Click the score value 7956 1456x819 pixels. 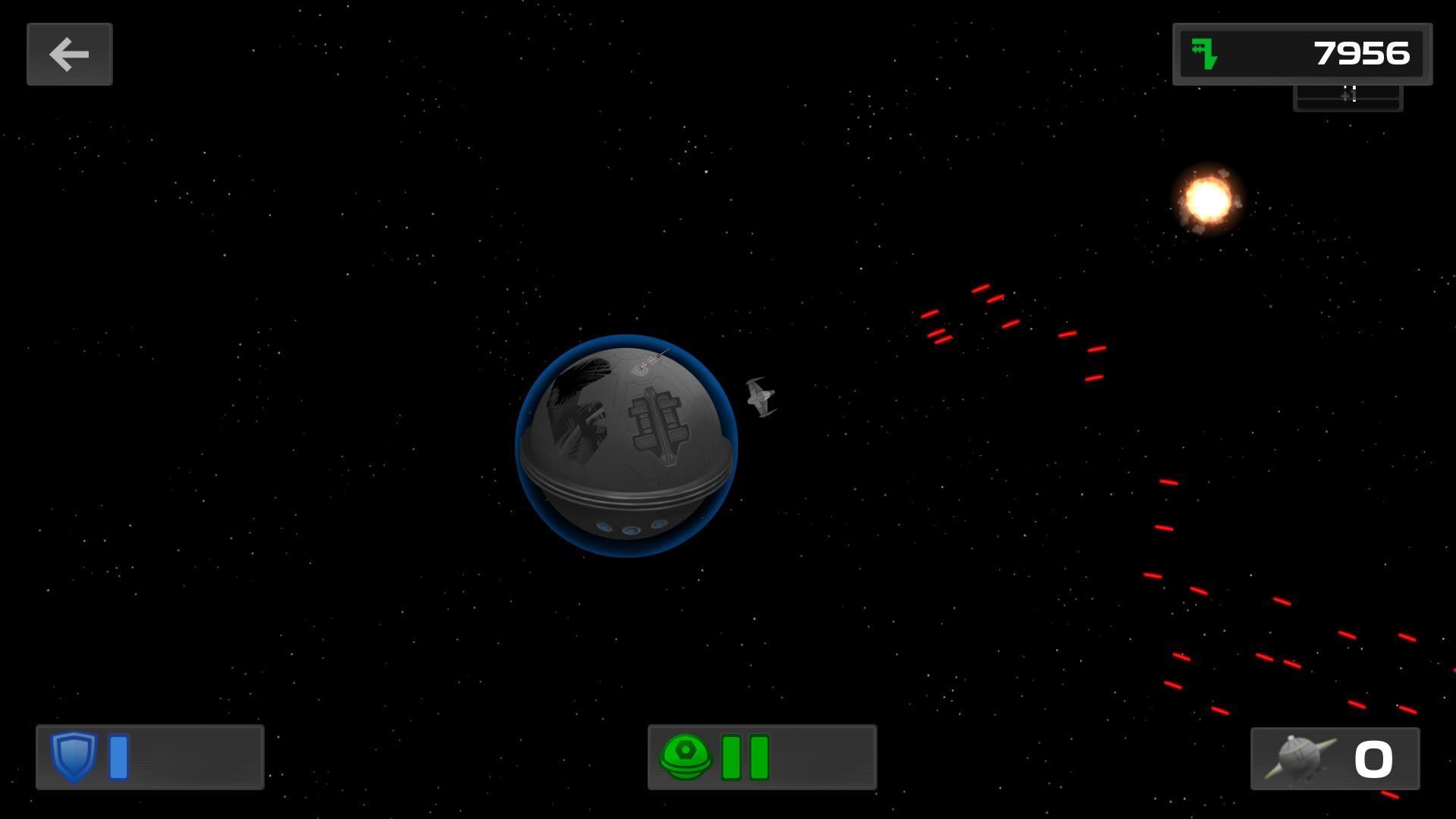coord(1361,53)
